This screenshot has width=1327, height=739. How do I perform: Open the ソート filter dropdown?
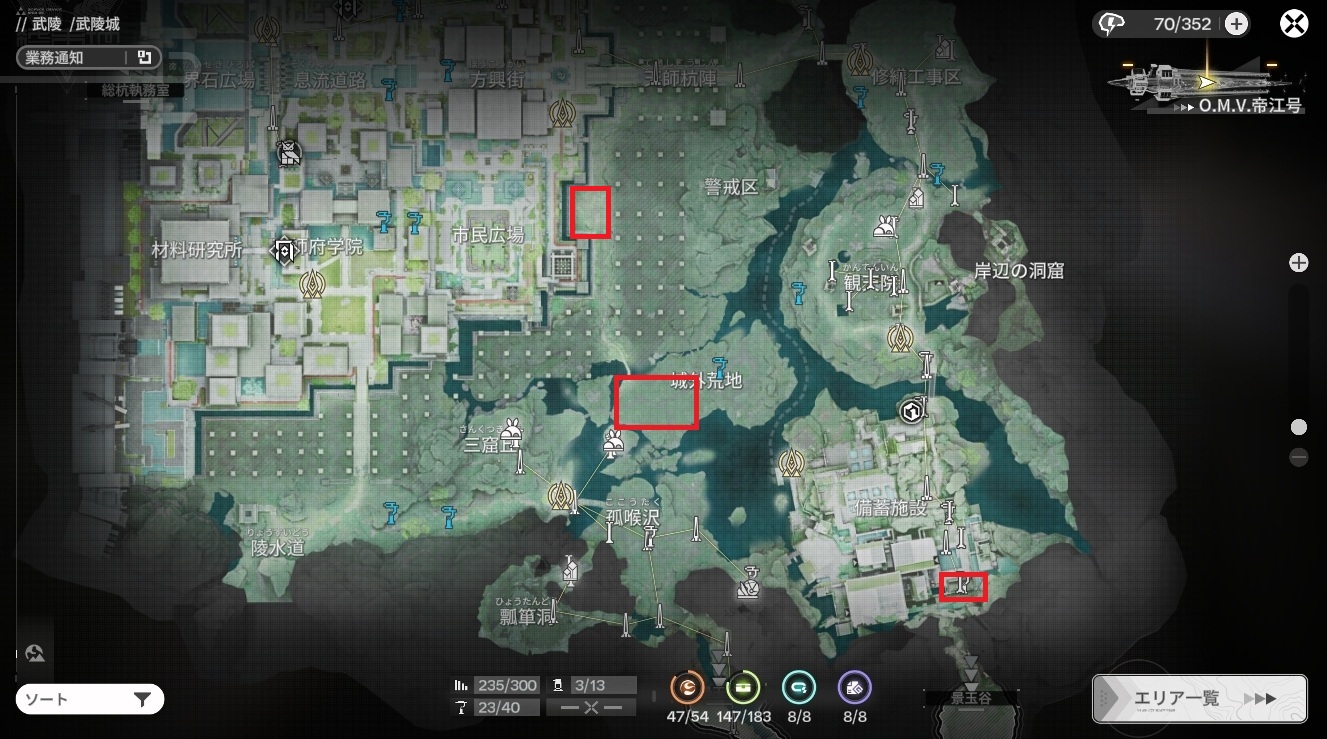click(x=89, y=699)
